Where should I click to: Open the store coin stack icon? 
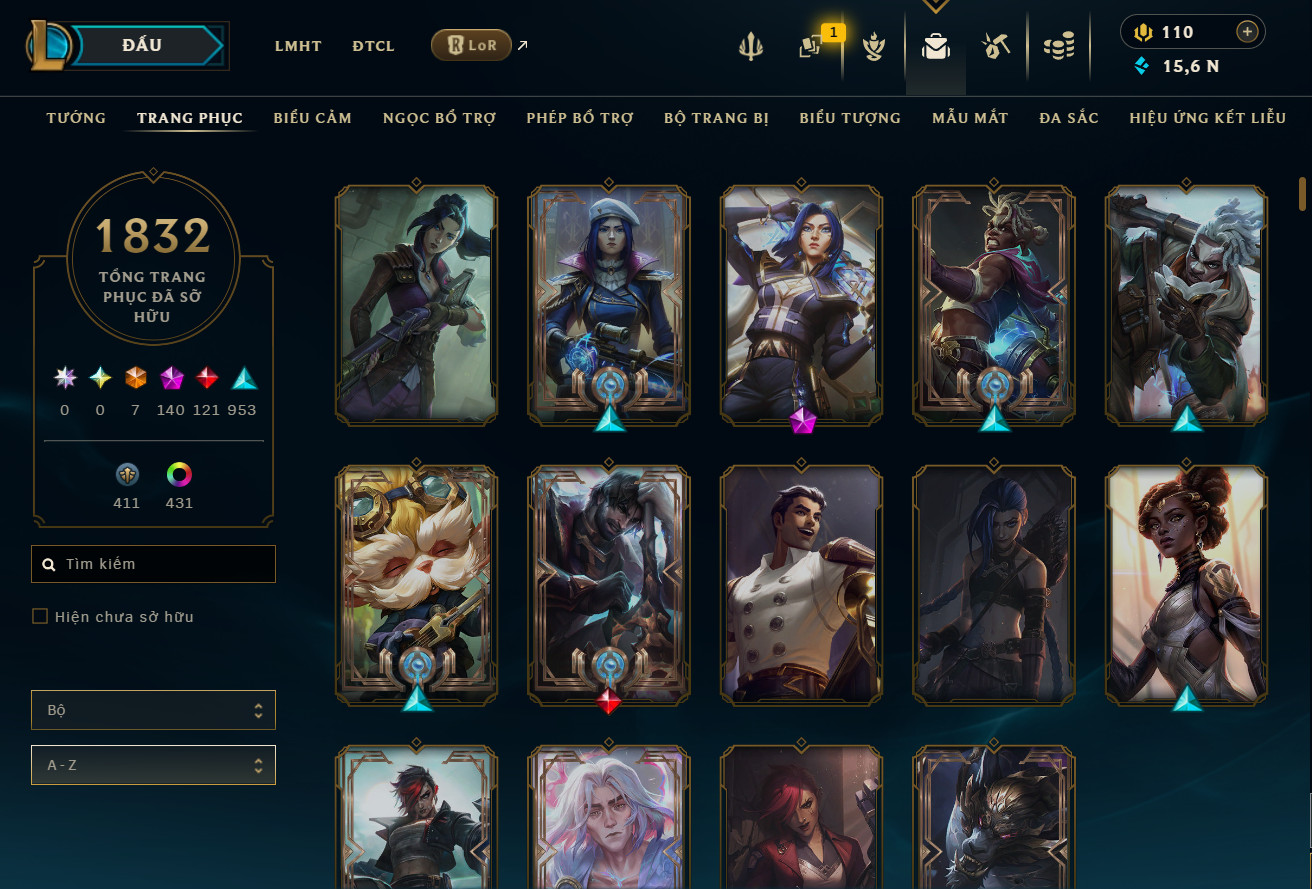coord(1059,46)
